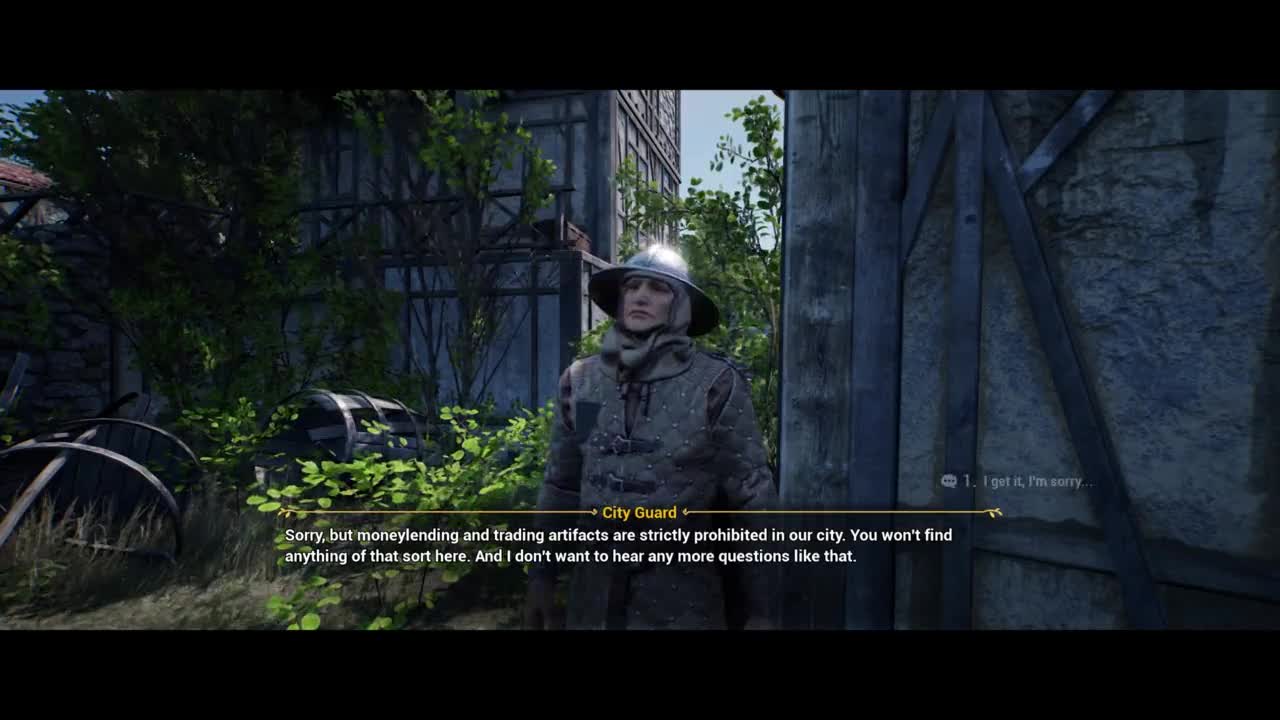Choose the reply "I get it, I'm sorry..."
The width and height of the screenshot is (1280, 720).
(1036, 482)
